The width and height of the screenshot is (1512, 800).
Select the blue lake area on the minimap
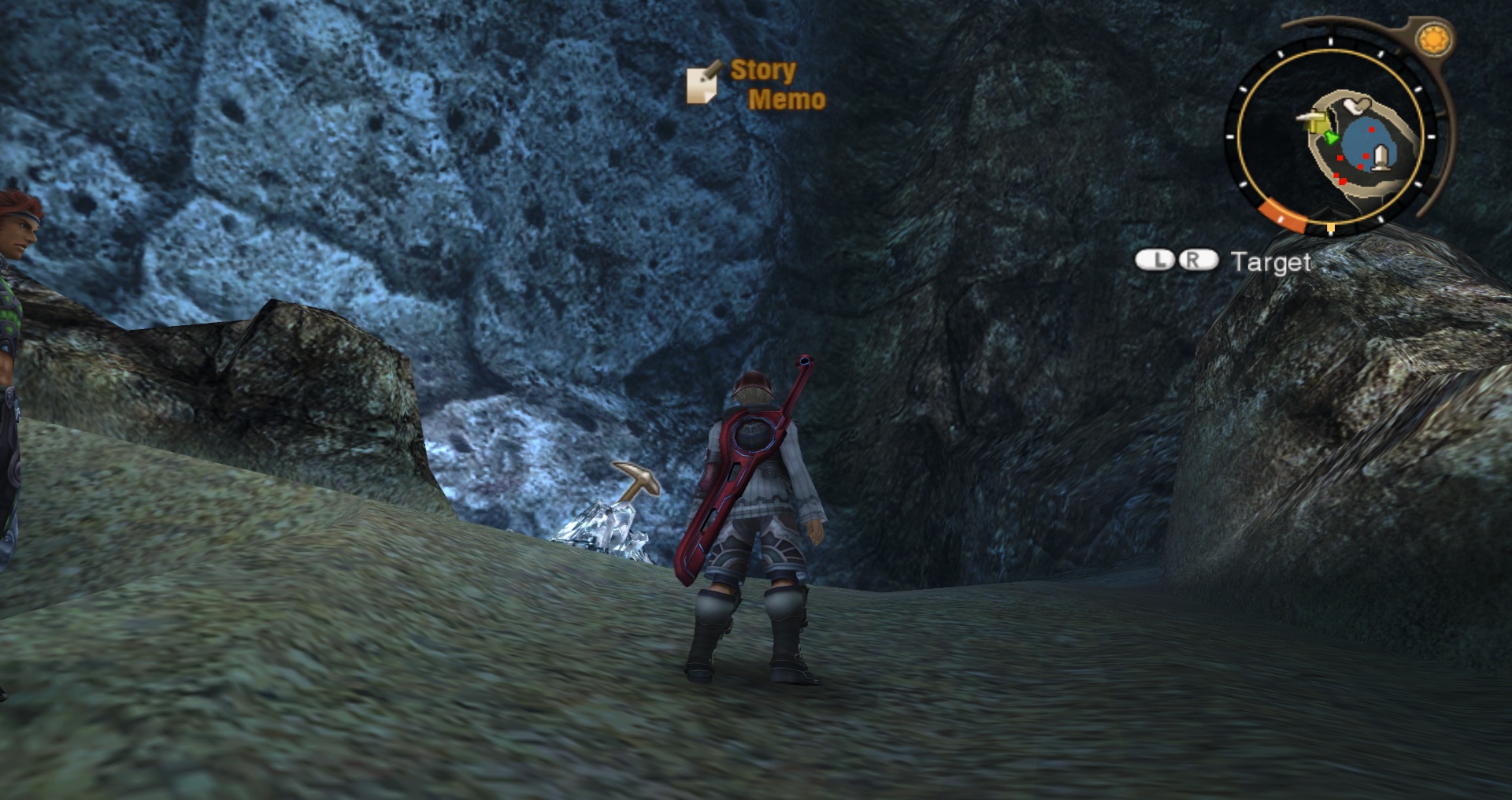1363,142
